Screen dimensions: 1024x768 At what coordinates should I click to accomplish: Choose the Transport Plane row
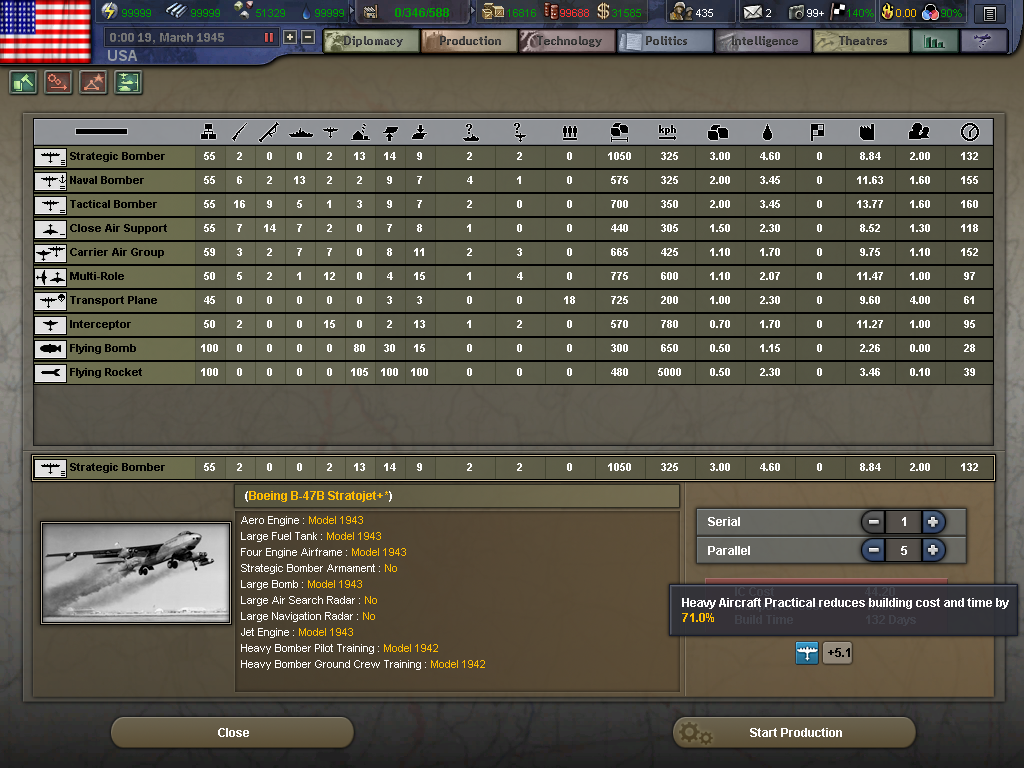[x=112, y=300]
